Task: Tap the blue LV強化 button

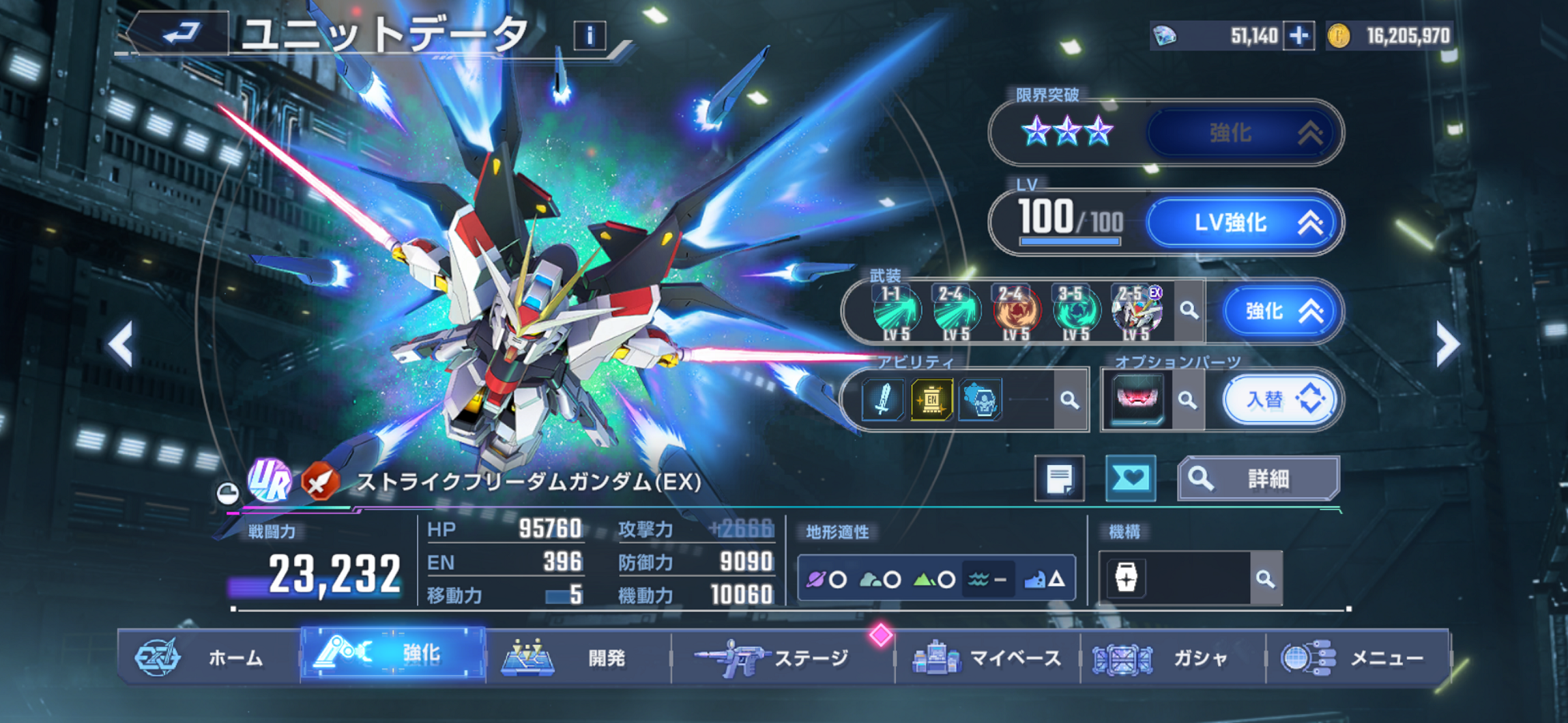Action: pos(1244,223)
